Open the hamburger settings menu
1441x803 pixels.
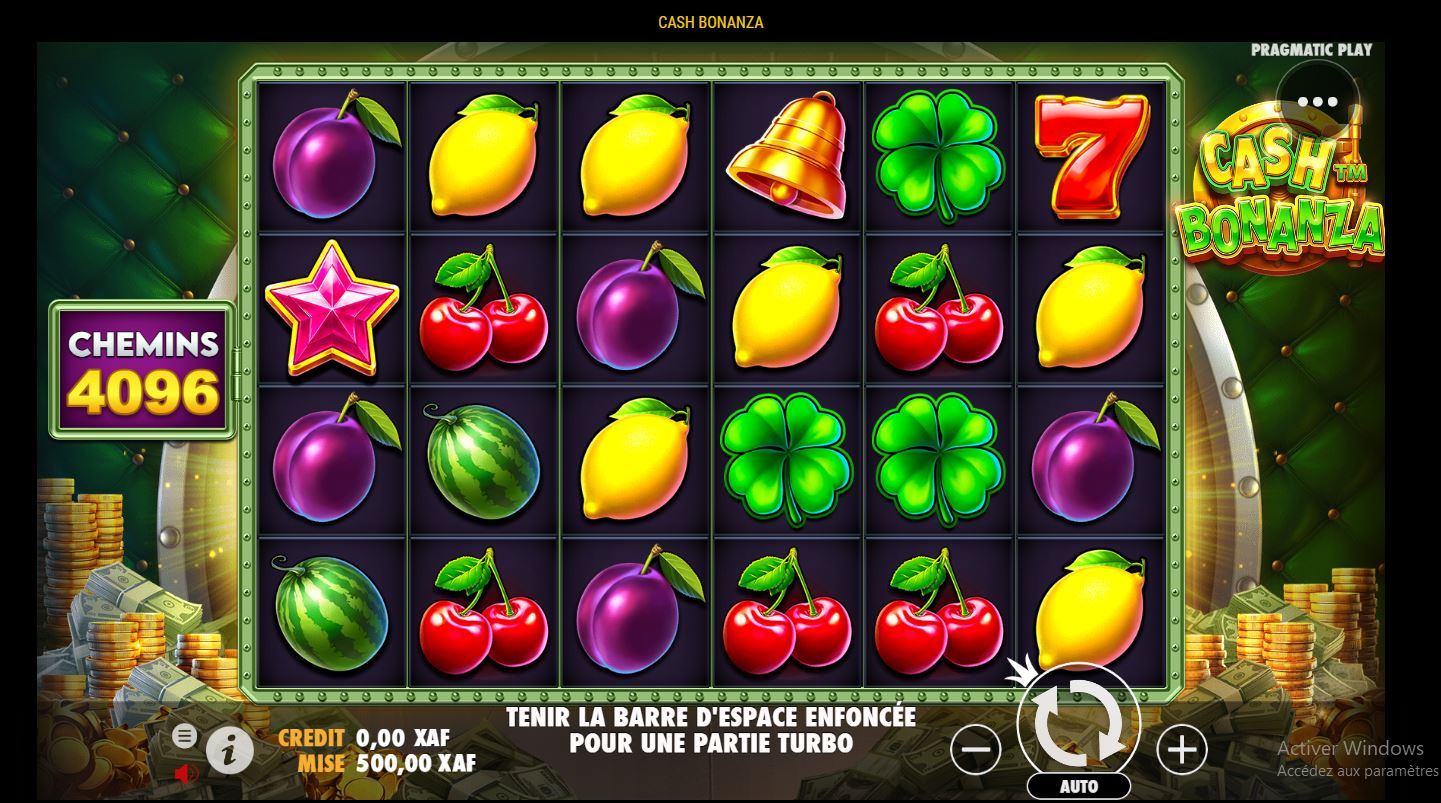pyautogui.click(x=184, y=737)
